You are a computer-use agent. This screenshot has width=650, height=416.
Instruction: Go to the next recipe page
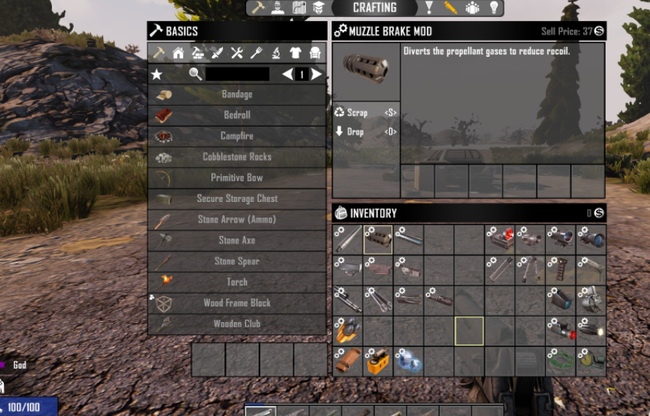(x=317, y=74)
